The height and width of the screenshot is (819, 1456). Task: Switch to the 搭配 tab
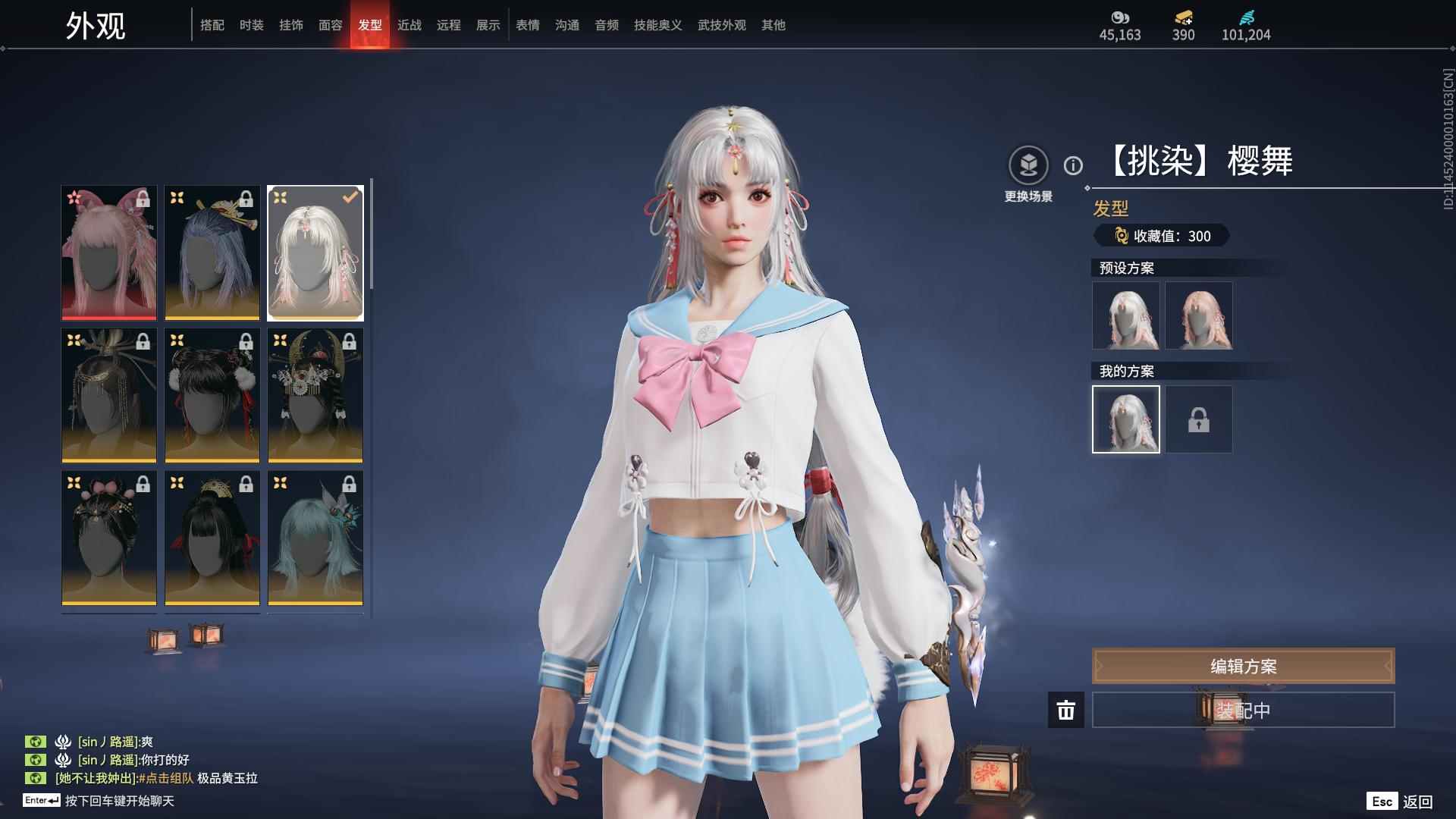pos(212,25)
